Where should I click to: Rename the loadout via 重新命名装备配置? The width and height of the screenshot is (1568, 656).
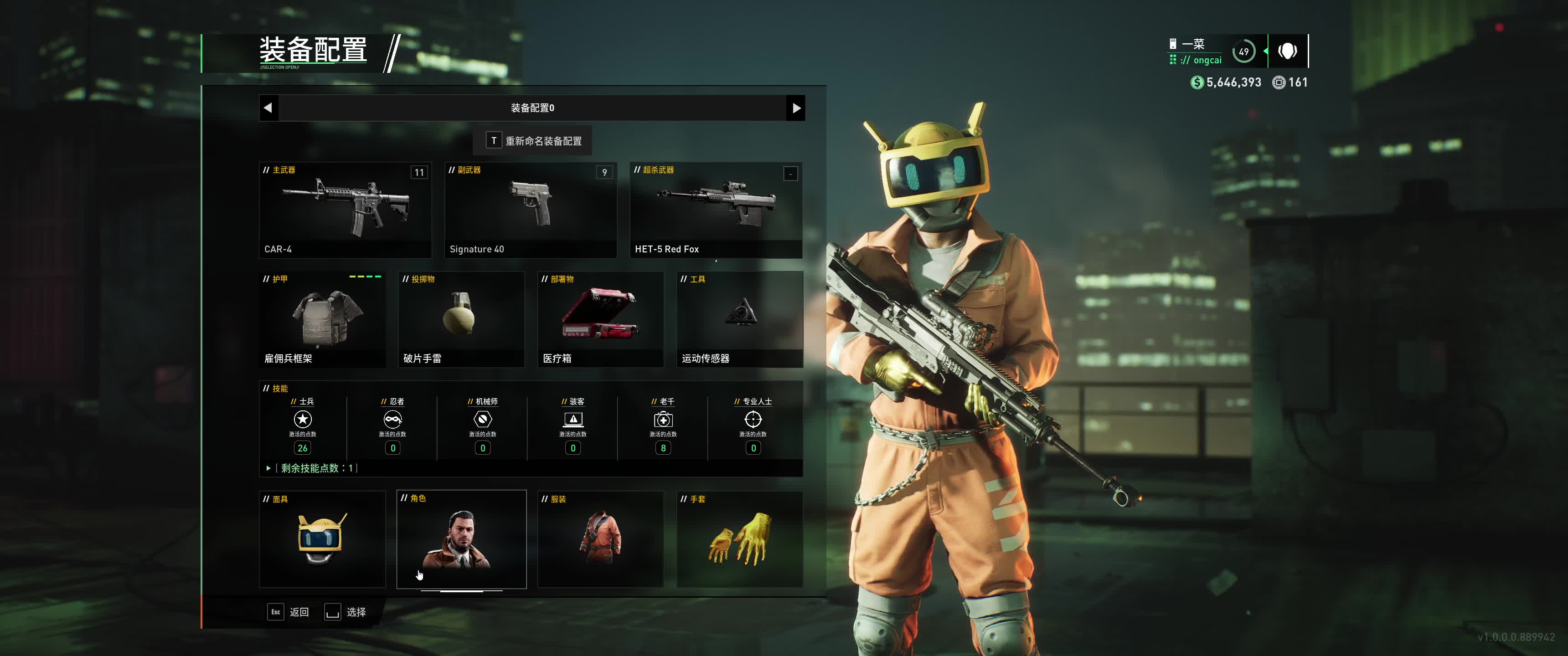pyautogui.click(x=533, y=141)
